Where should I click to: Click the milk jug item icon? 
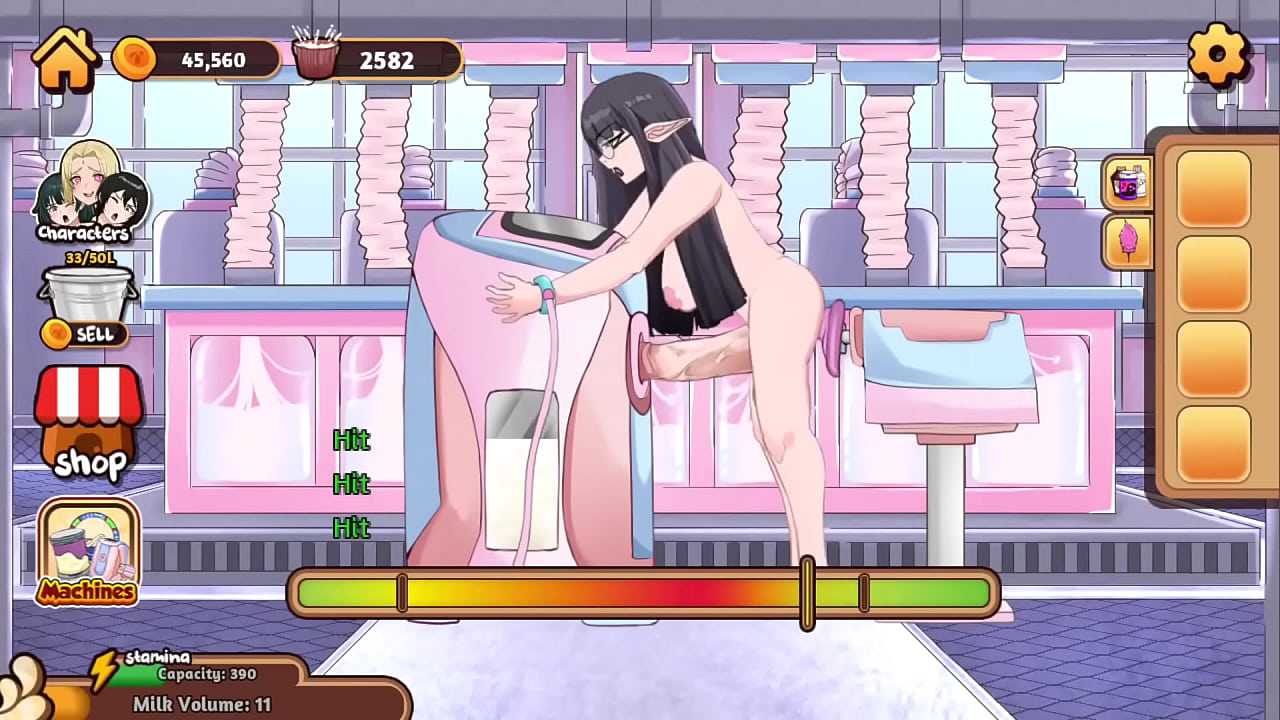click(x=1128, y=183)
